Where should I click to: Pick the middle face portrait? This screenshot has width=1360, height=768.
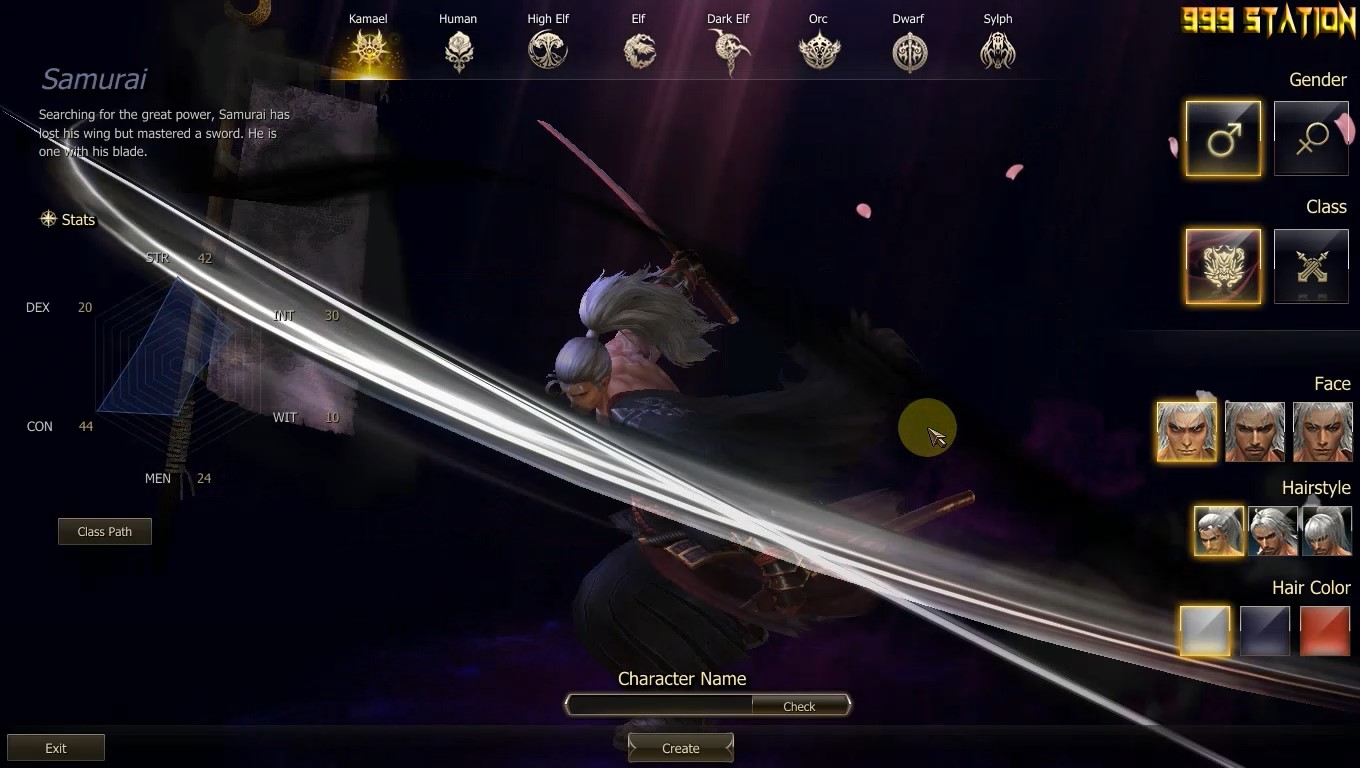point(1255,431)
